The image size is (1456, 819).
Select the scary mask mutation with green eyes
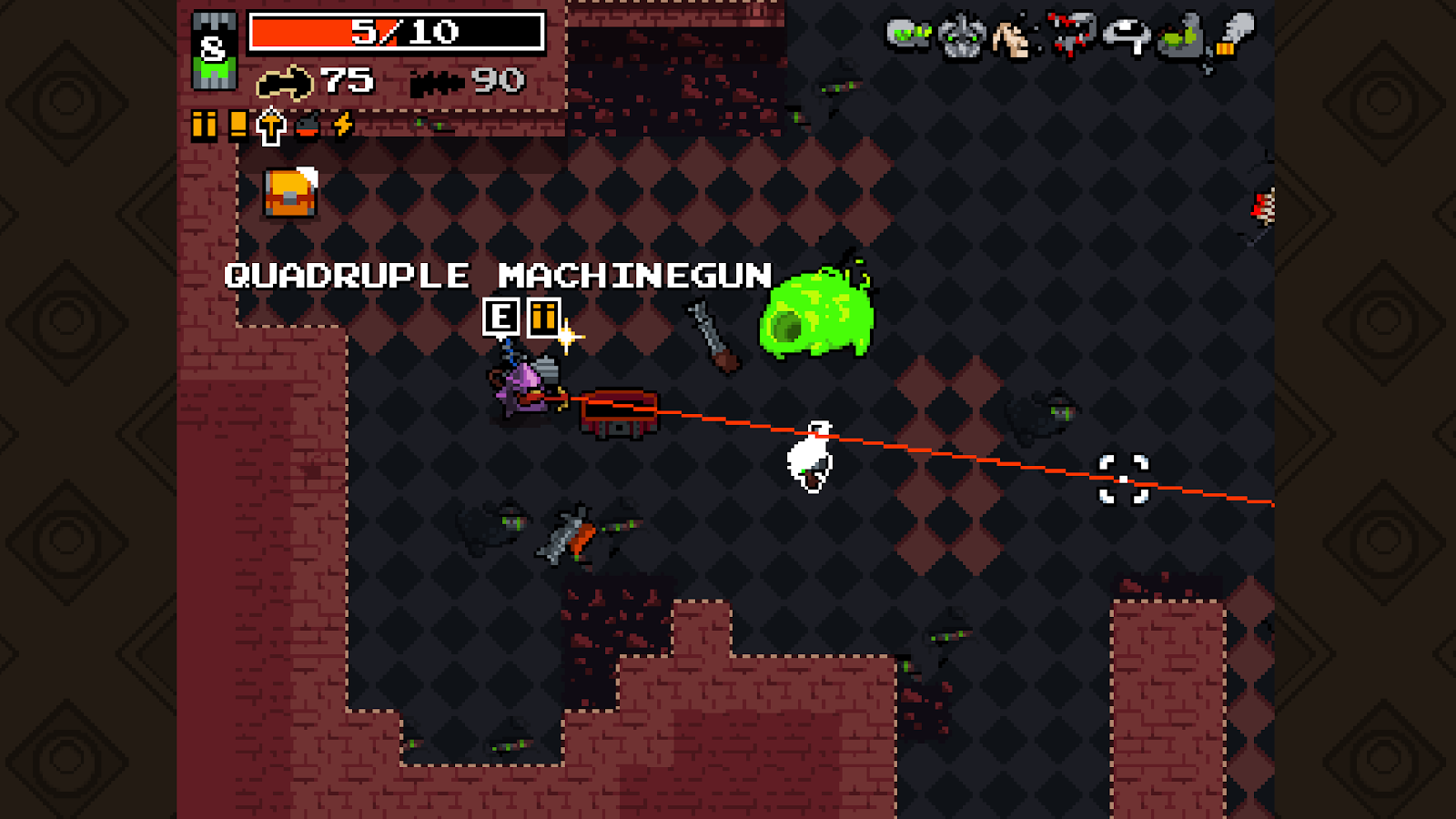(x=961, y=37)
